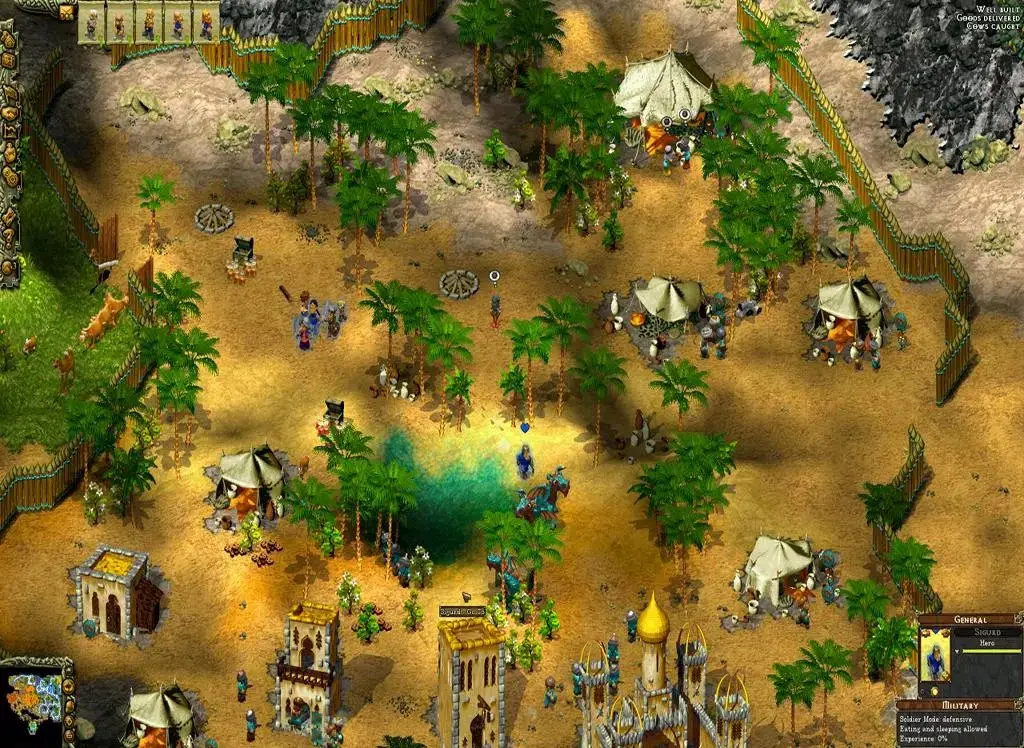Screen dimensions: 1024x748
Task: Click the gold coin icon under Sigurd's portrait
Action: pyautogui.click(x=934, y=691)
